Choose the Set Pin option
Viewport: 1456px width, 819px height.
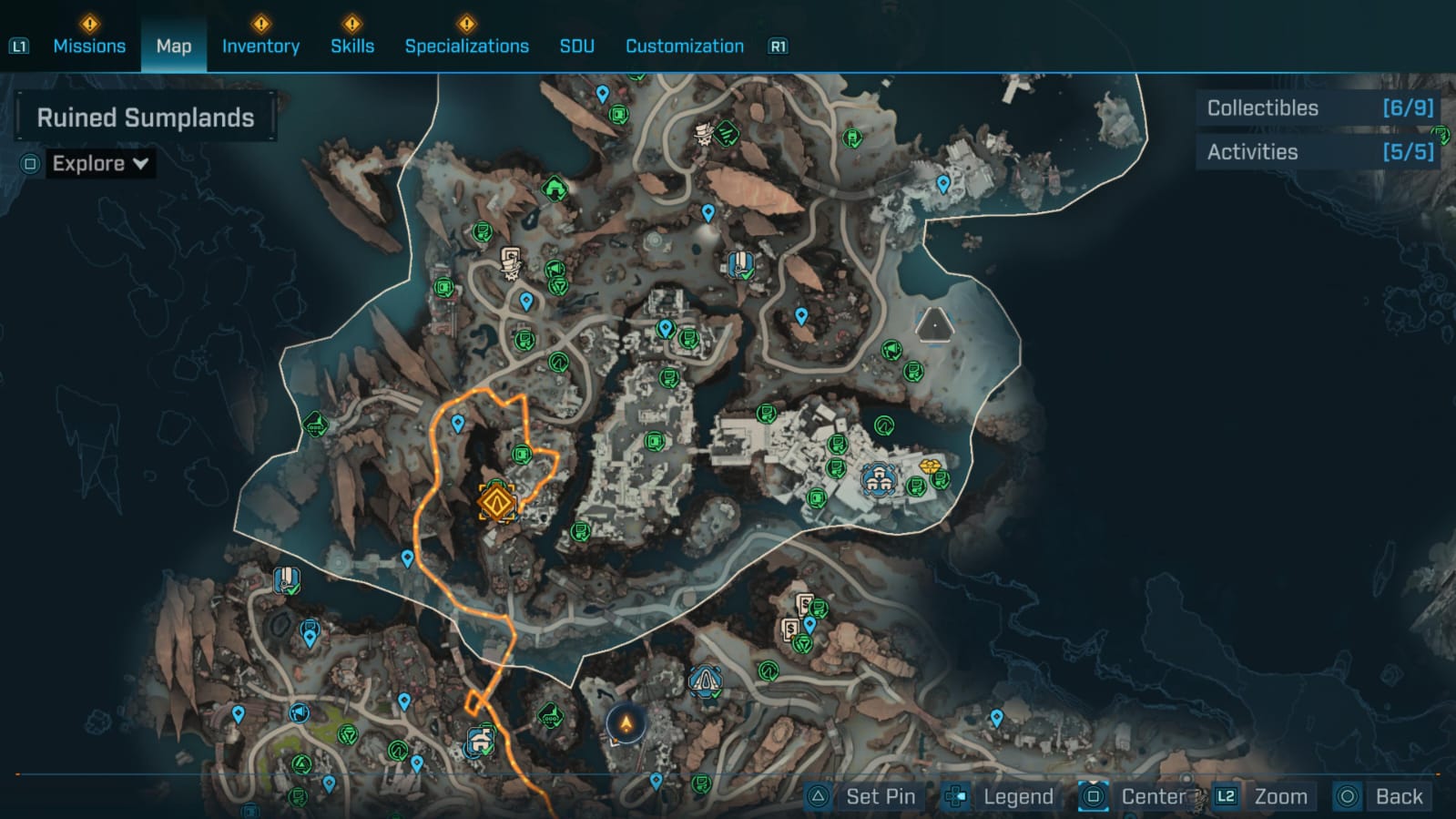tap(863, 797)
